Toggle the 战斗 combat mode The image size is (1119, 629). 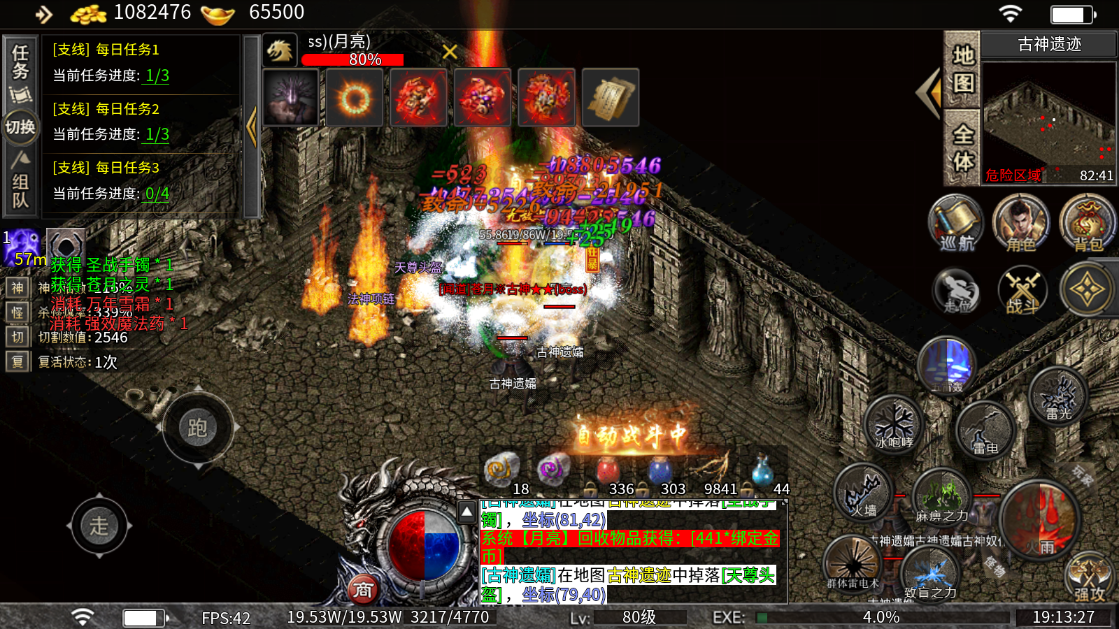click(1022, 292)
